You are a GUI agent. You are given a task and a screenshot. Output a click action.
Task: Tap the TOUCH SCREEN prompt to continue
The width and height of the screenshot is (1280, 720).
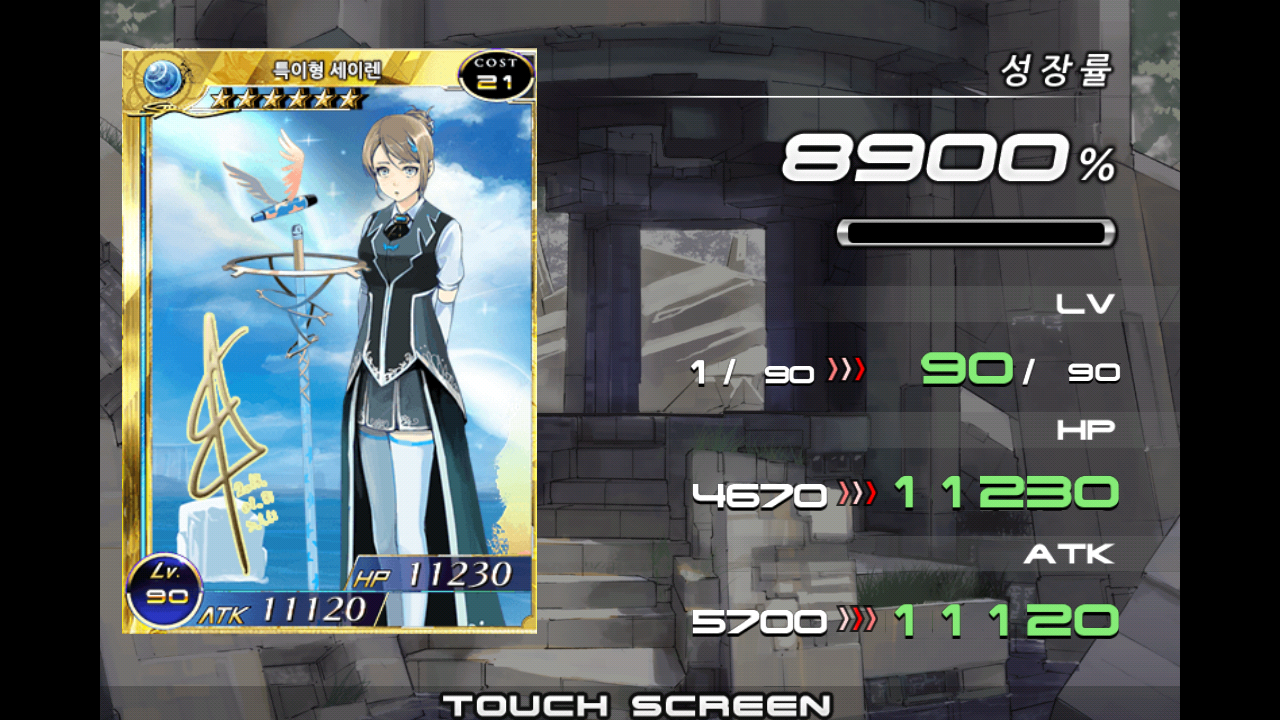pyautogui.click(x=637, y=704)
